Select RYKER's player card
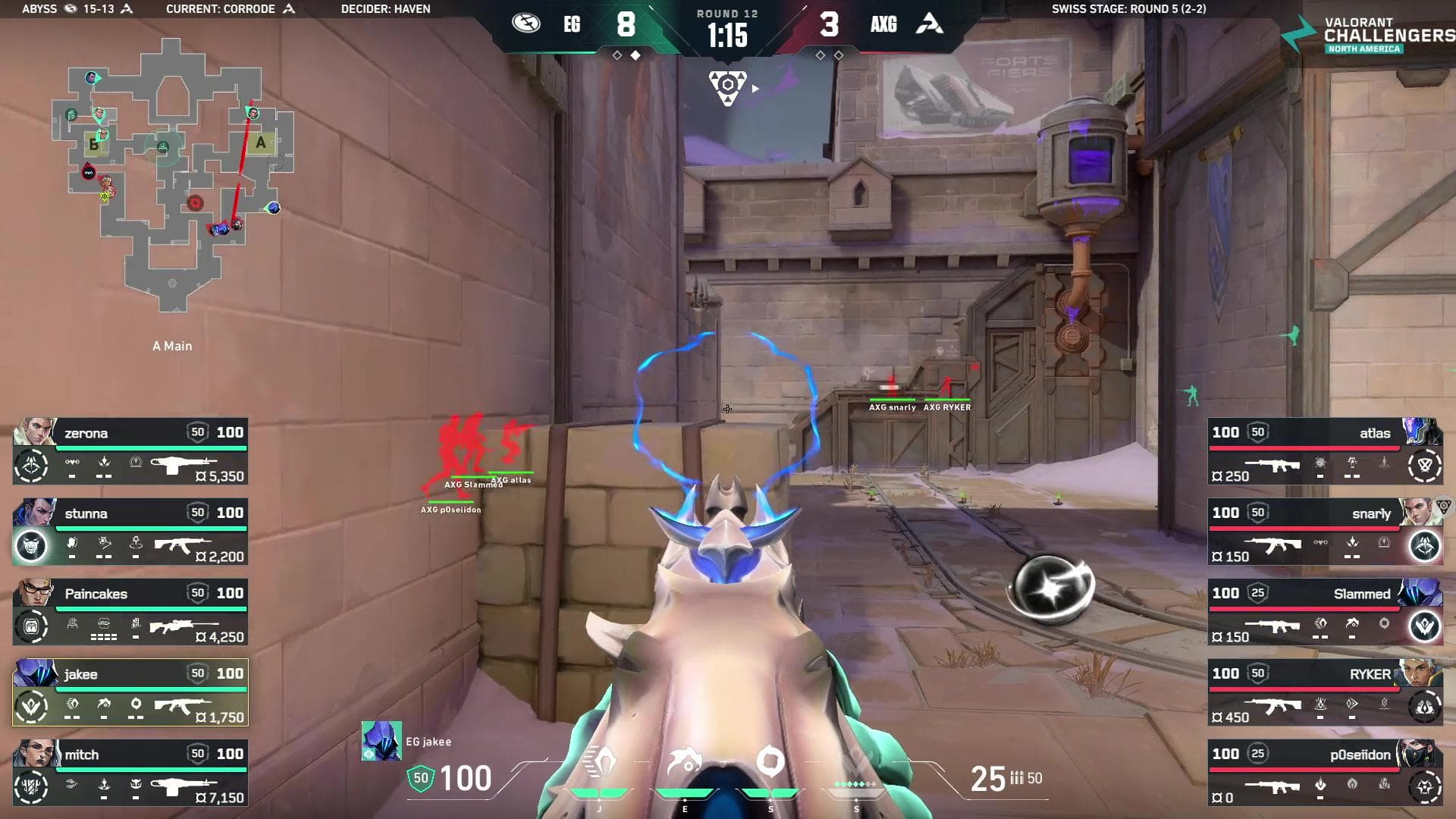 (1325, 692)
